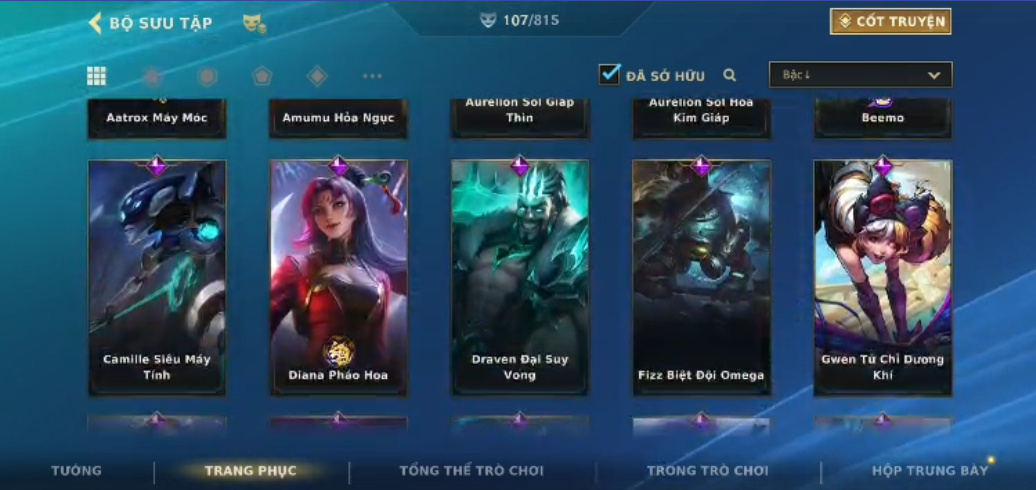
Task: Go back from Bộ Sưu Tập
Action: (x=96, y=22)
